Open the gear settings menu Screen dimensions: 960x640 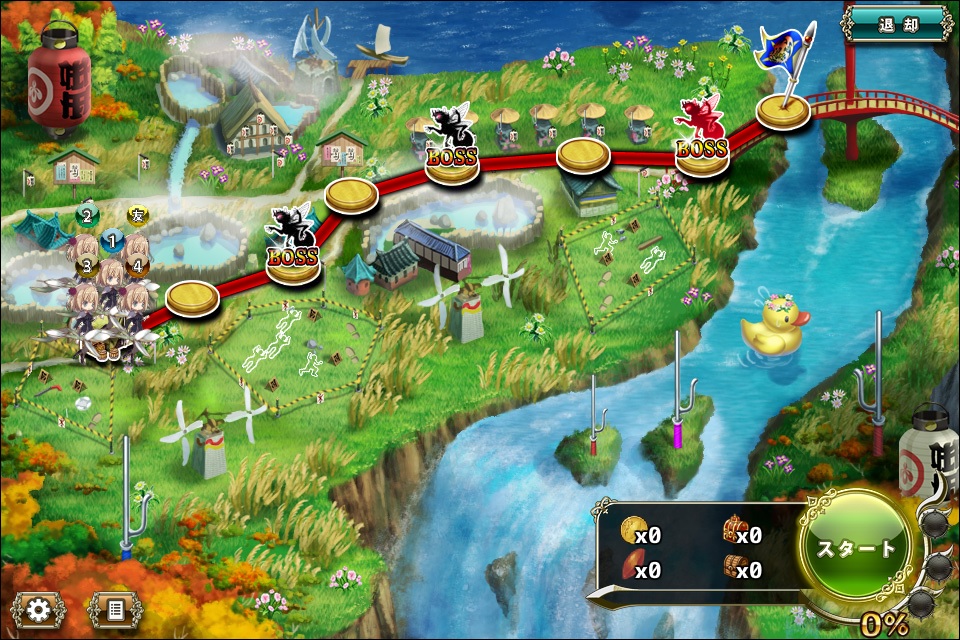click(x=40, y=608)
